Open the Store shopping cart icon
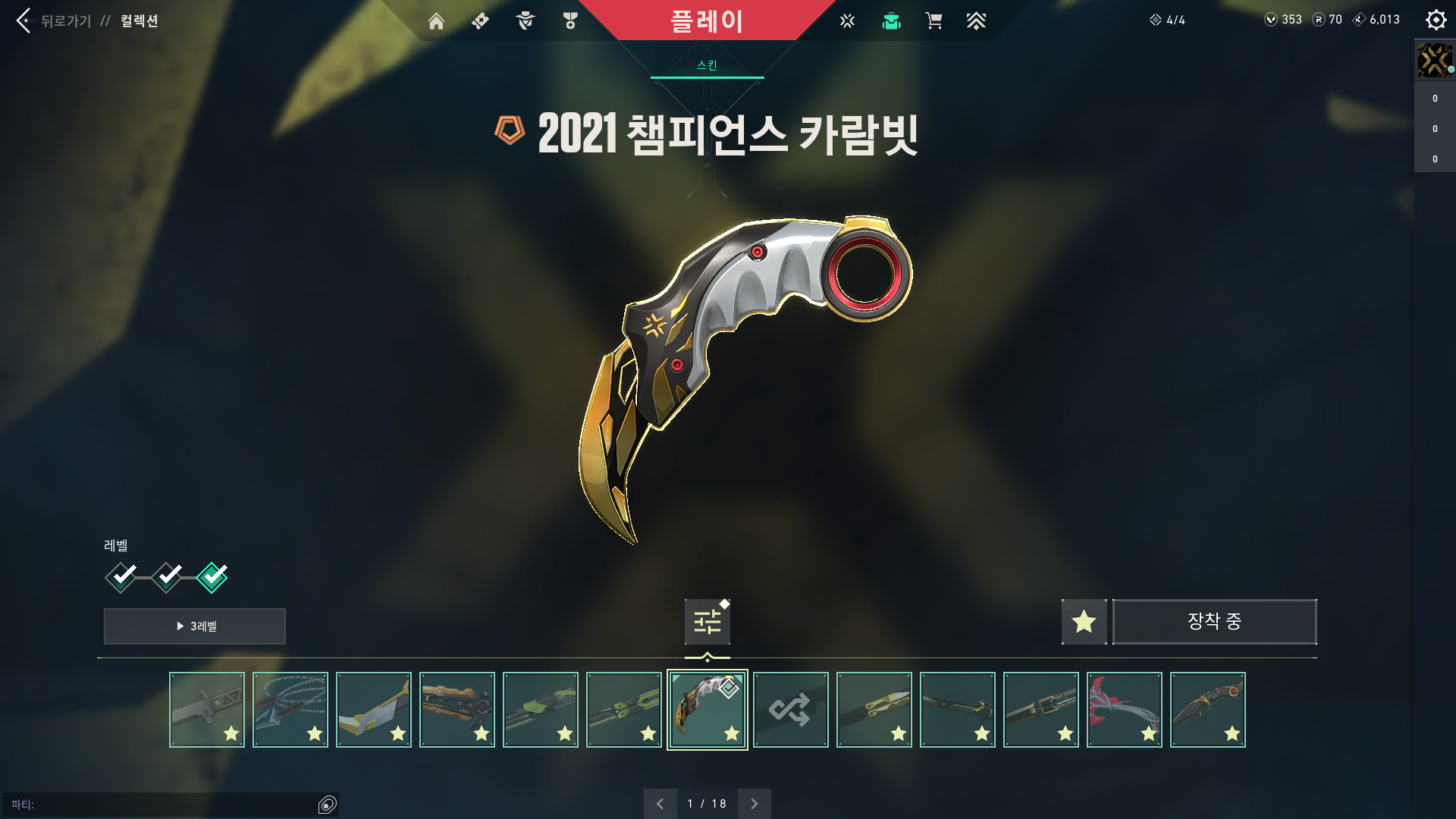This screenshot has height=819, width=1456. point(934,20)
